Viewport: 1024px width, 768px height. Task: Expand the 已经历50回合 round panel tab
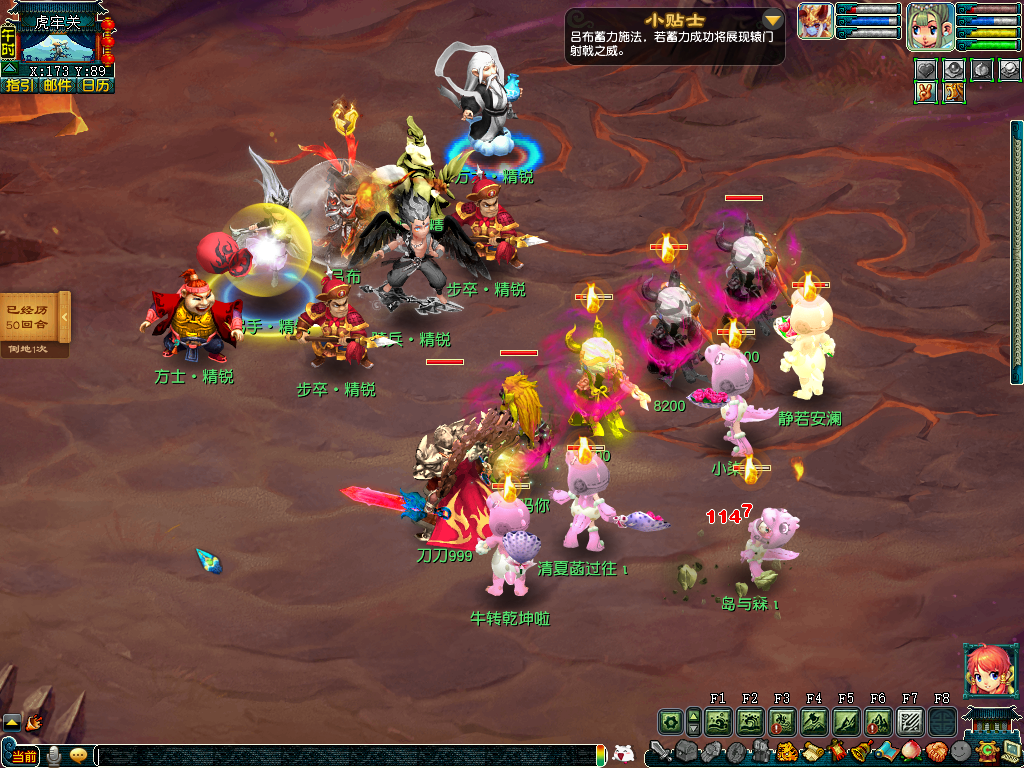click(64, 316)
